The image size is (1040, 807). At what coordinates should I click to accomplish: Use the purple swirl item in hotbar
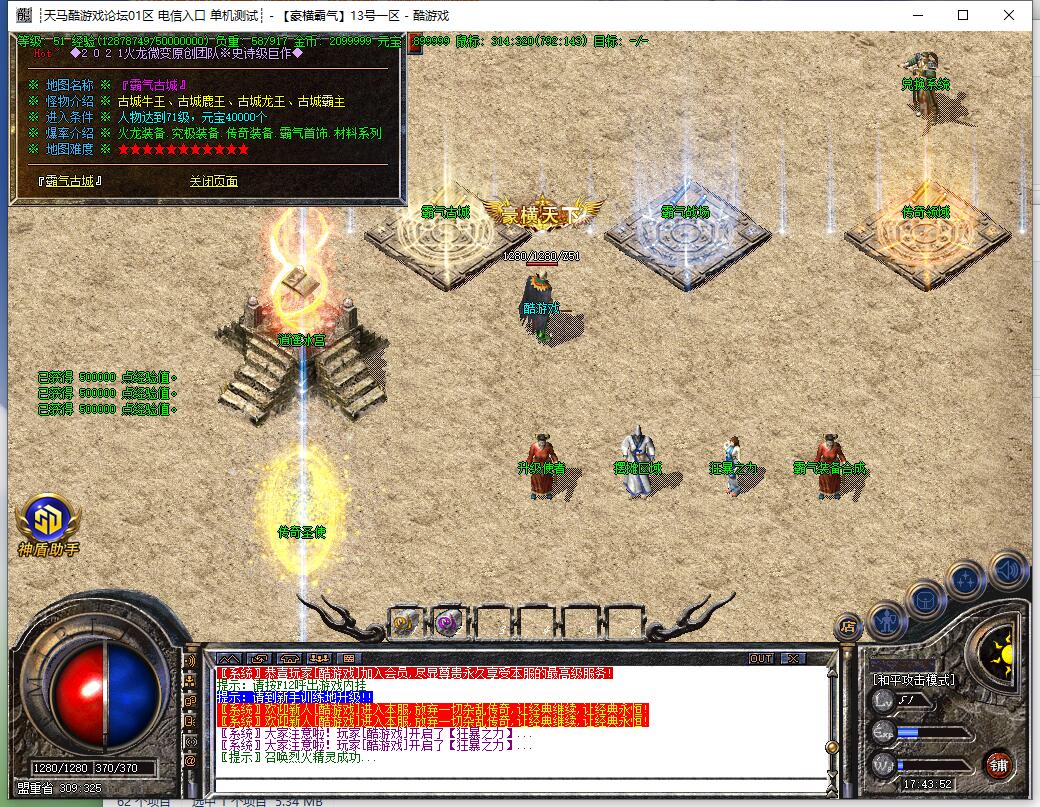pos(447,621)
